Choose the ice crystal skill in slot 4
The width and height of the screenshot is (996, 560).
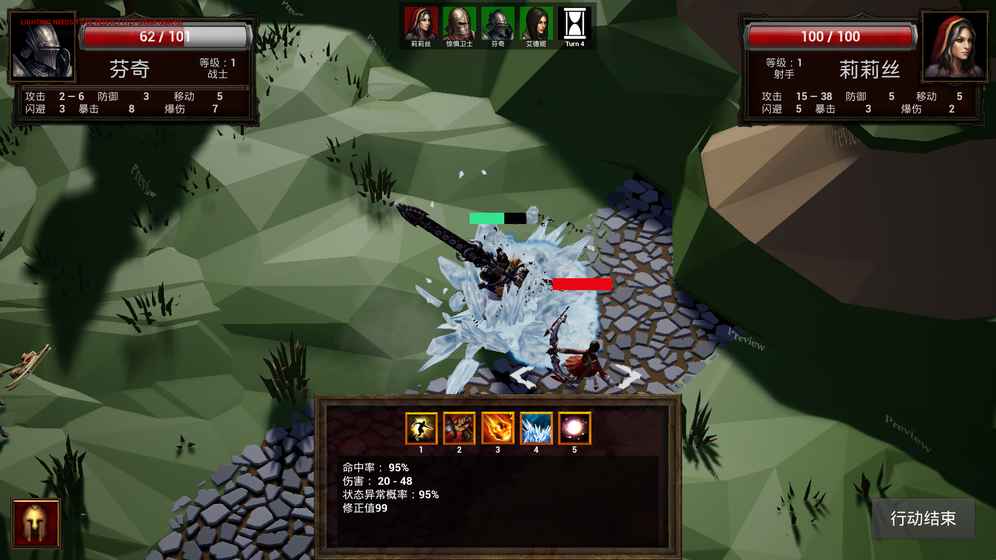click(x=536, y=428)
